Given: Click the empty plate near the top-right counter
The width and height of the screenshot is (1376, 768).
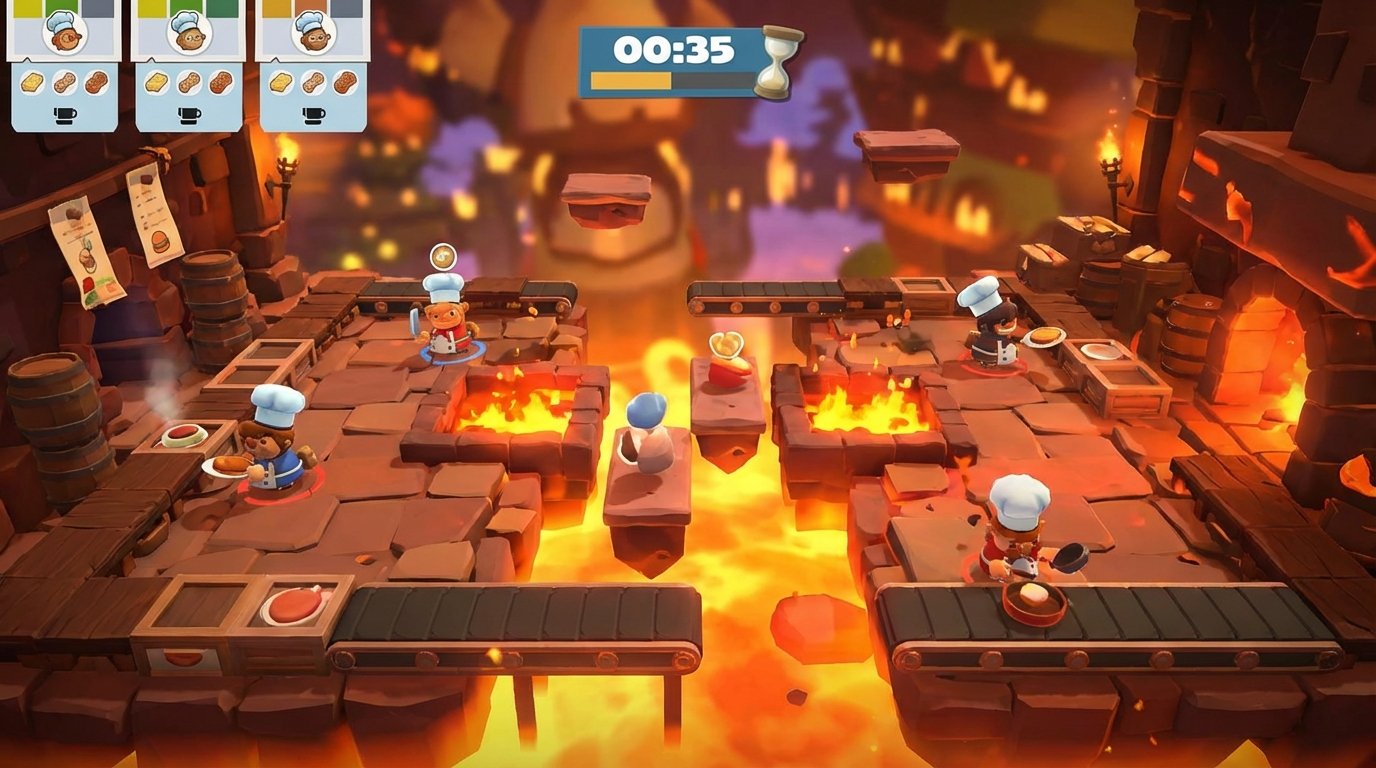Looking at the screenshot, I should pyautogui.click(x=1099, y=350).
